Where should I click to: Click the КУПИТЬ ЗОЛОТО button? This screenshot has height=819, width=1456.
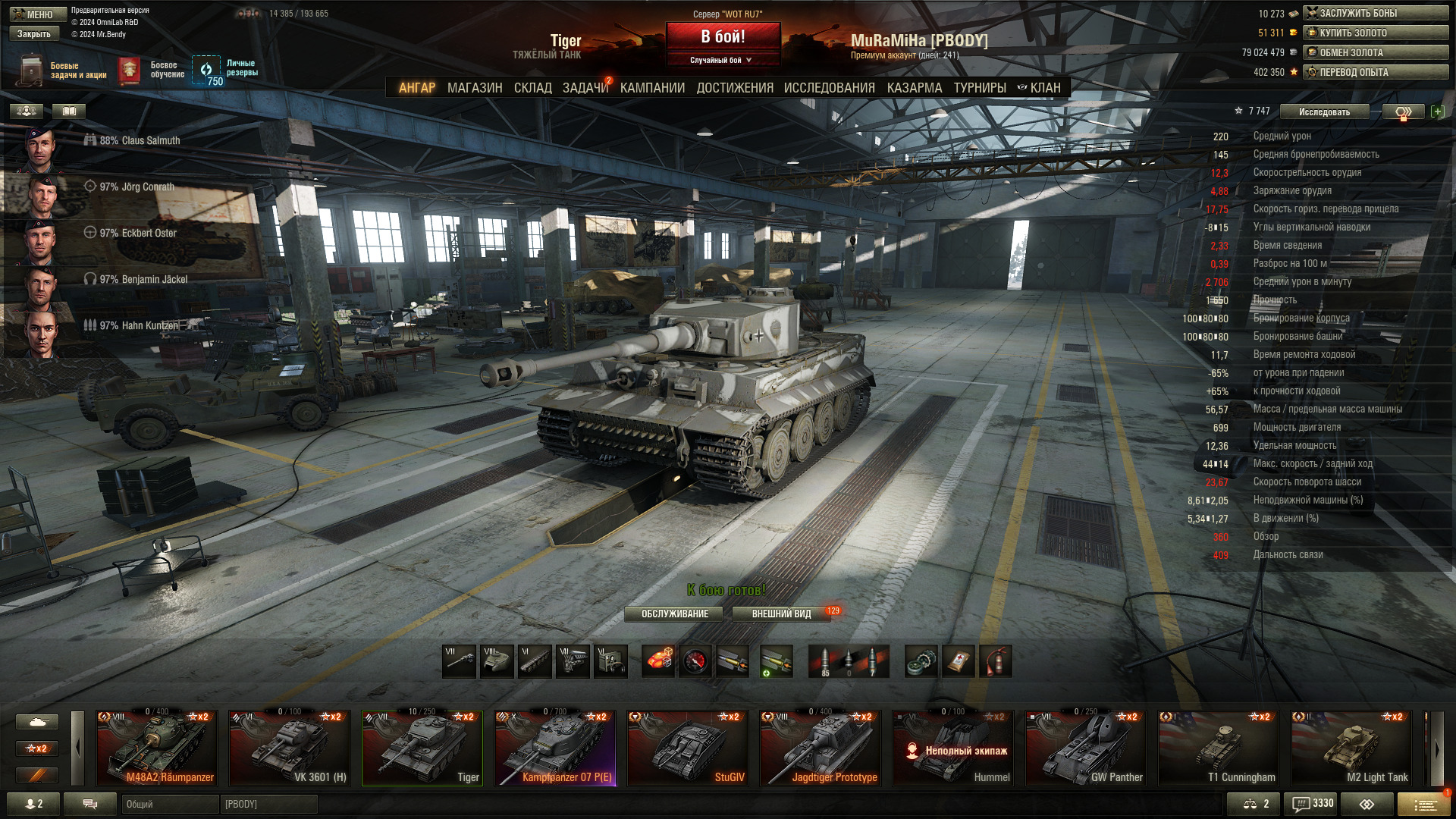(1376, 33)
